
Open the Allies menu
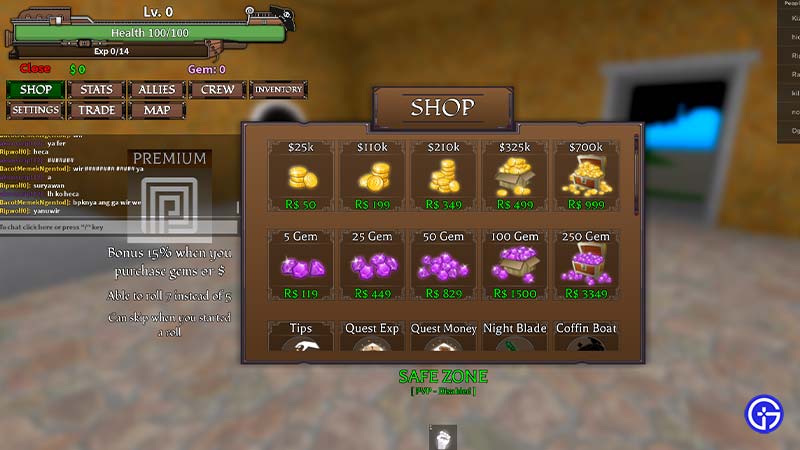click(157, 90)
